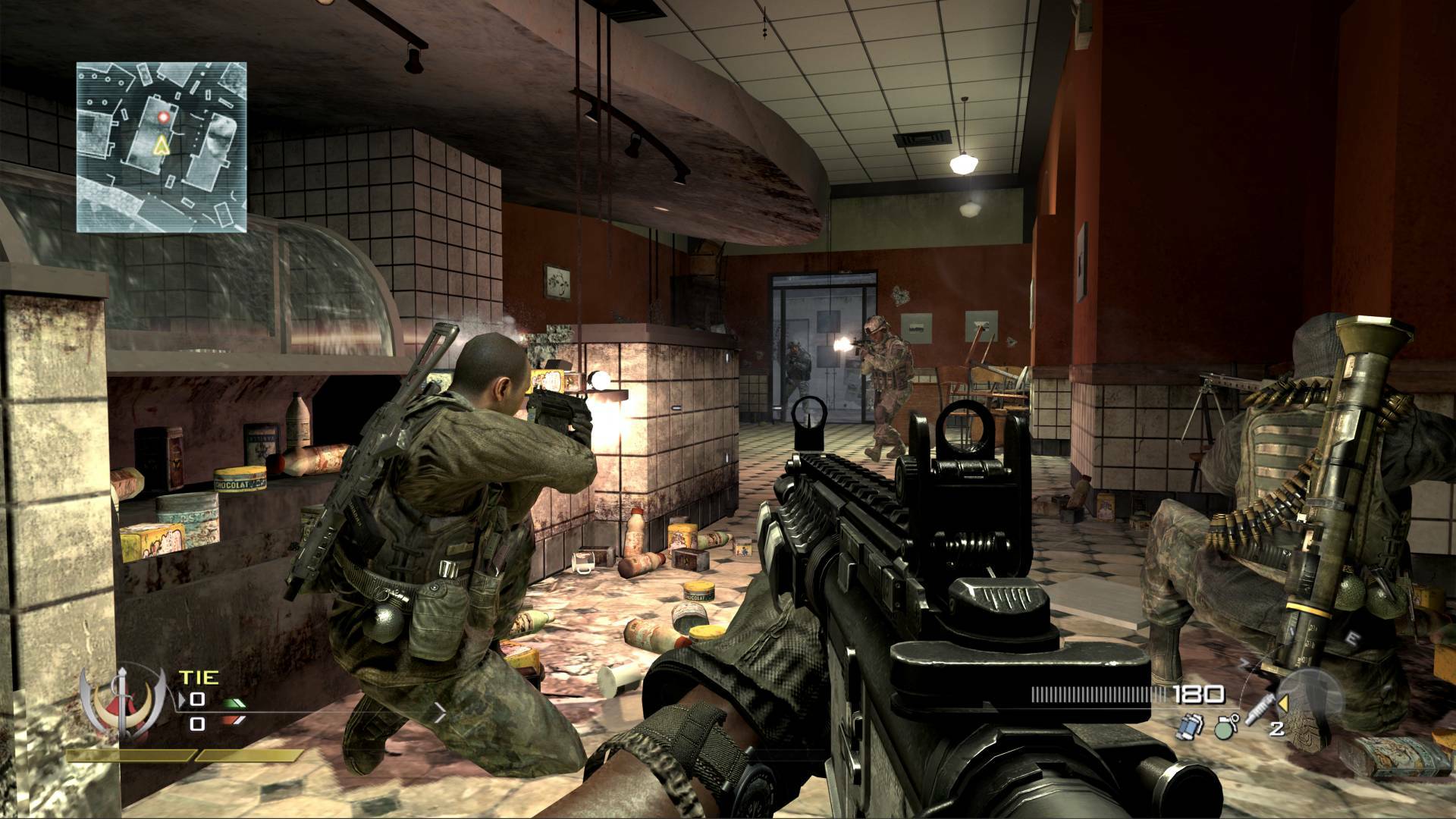Toggle the white arrow next to top score
The width and height of the screenshot is (1456, 819).
click(x=181, y=699)
